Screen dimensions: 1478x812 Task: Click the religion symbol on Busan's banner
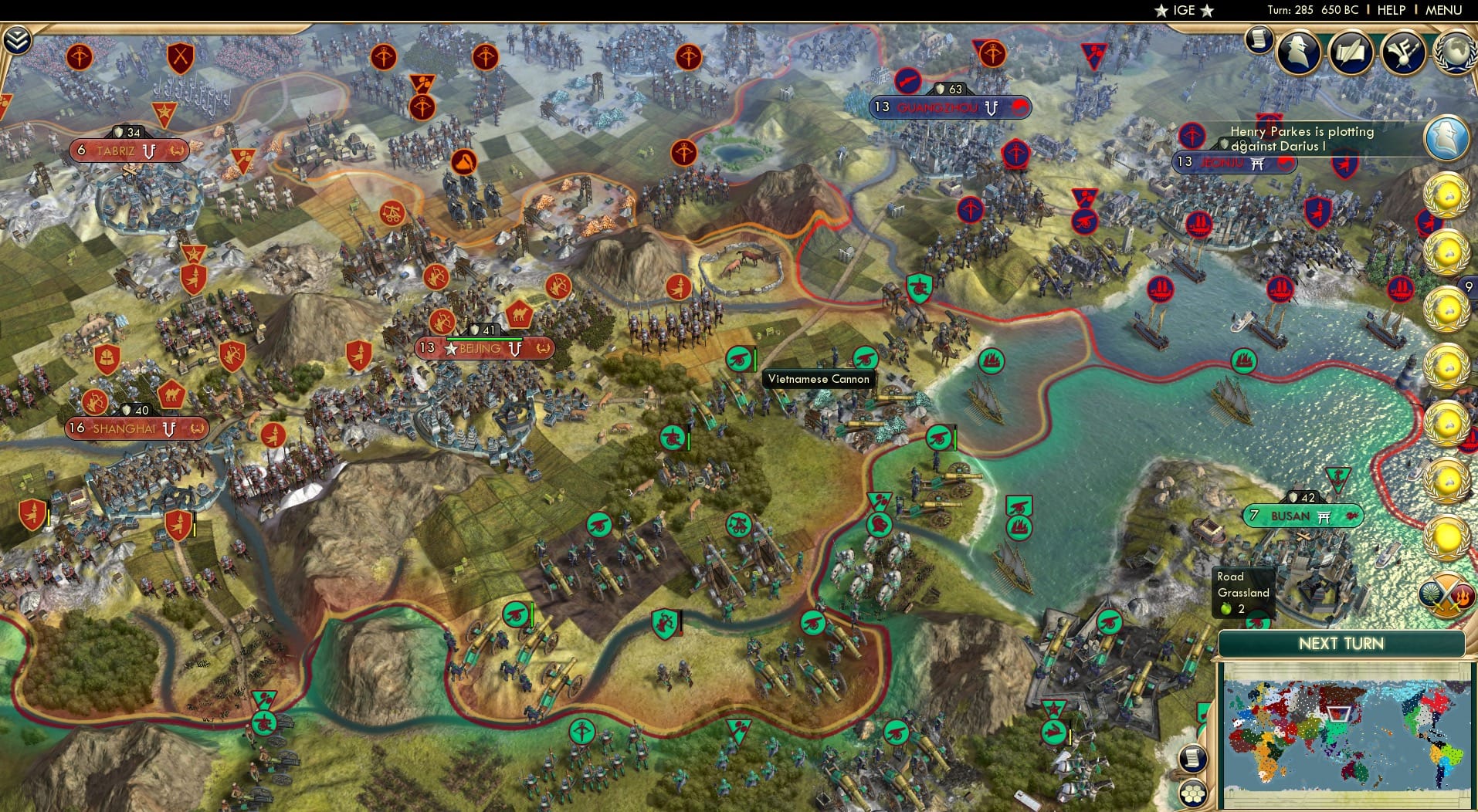tap(1324, 515)
